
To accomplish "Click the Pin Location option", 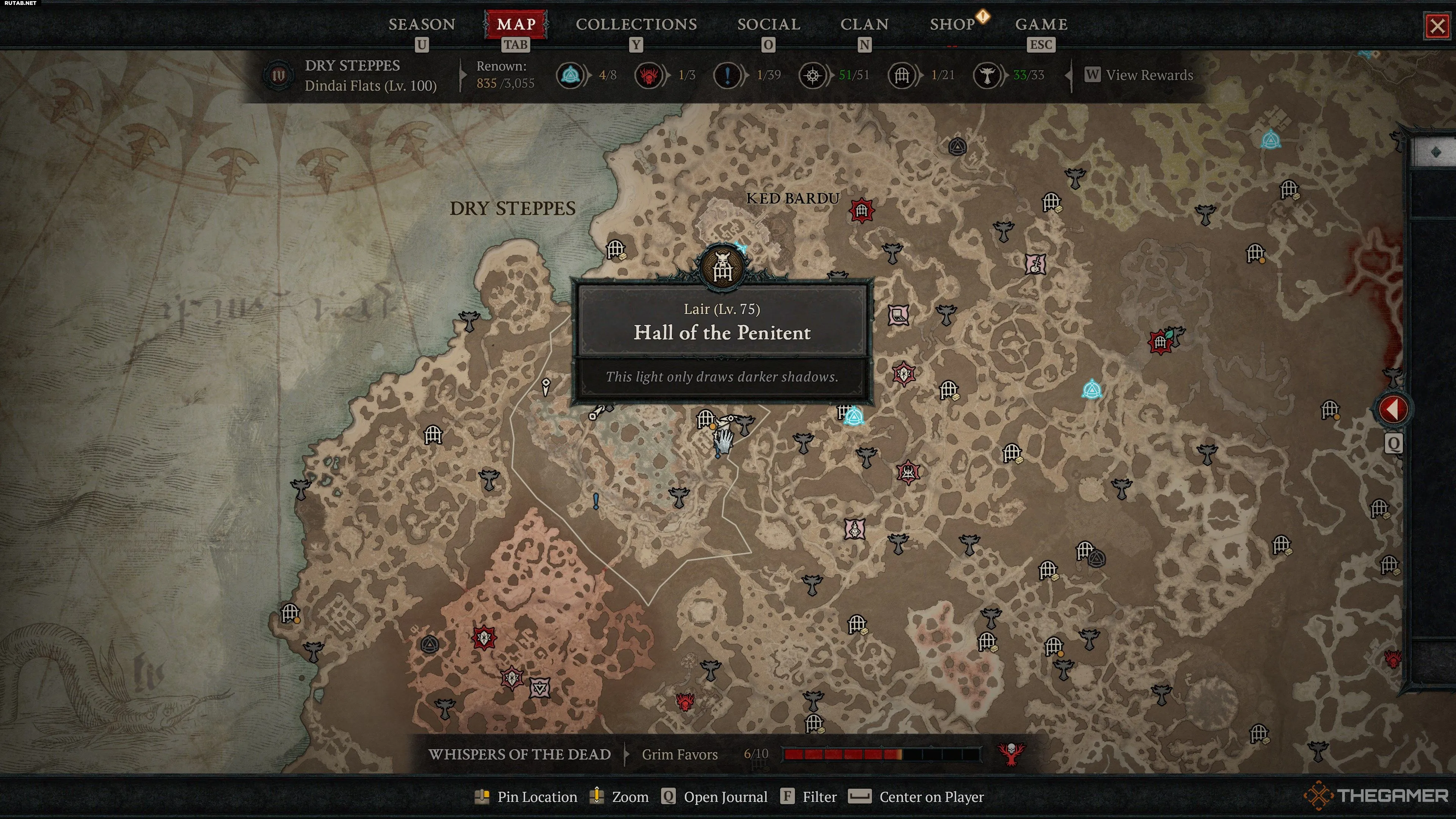I will (x=536, y=796).
